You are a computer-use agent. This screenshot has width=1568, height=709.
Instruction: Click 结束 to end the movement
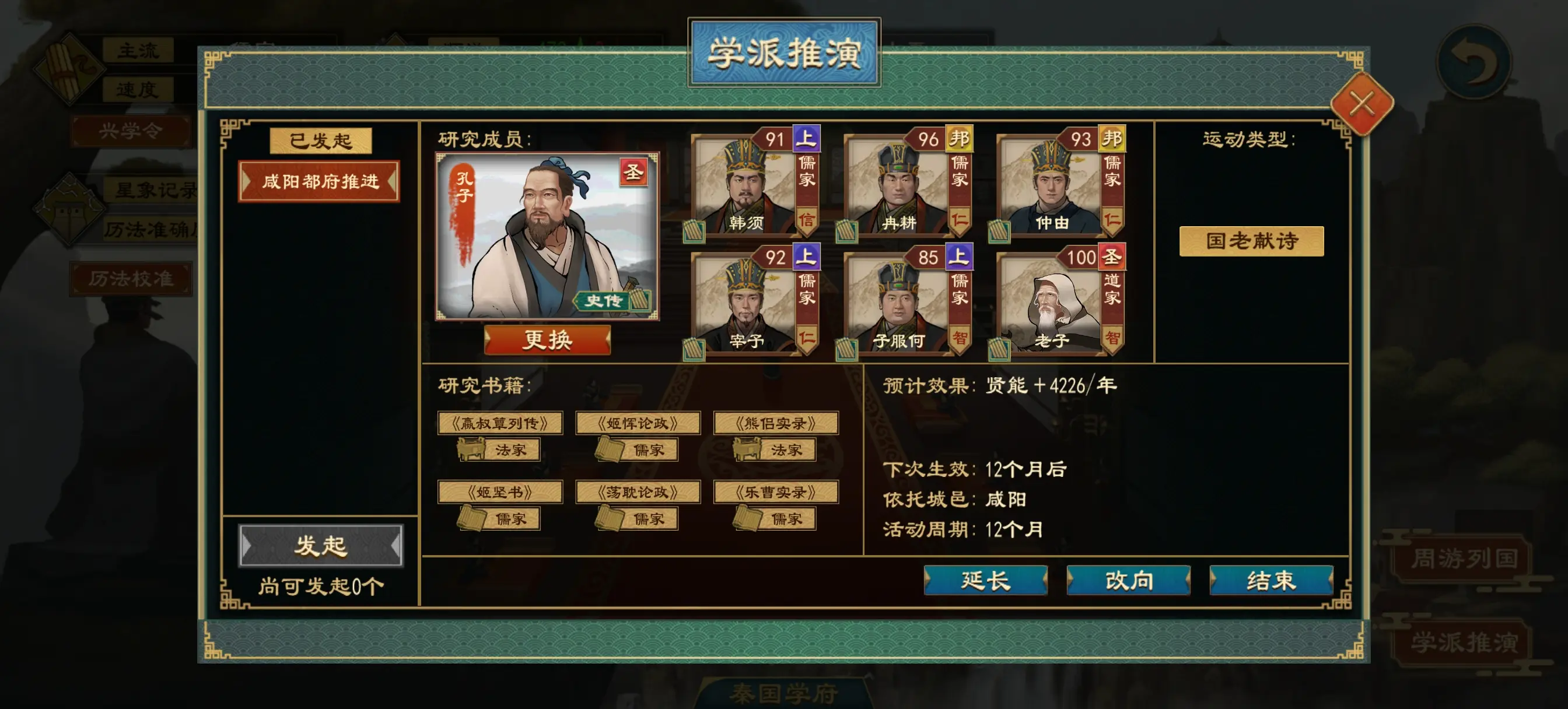point(1271,580)
